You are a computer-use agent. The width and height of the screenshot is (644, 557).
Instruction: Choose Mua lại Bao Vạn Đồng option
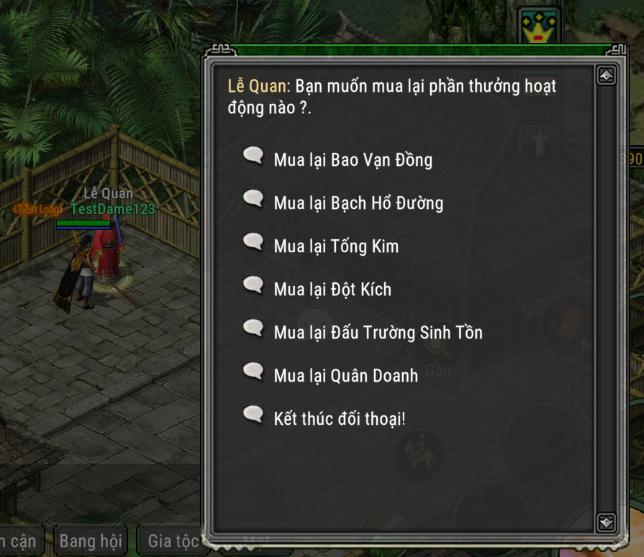tap(352, 159)
